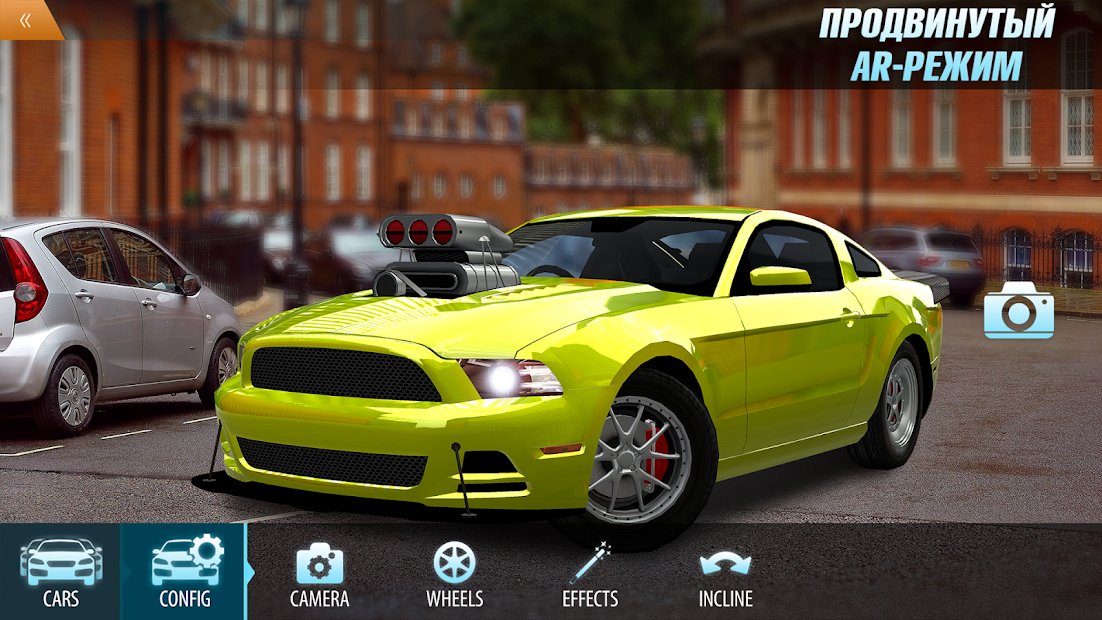Take a photo with the camera icon

[x=1018, y=310]
